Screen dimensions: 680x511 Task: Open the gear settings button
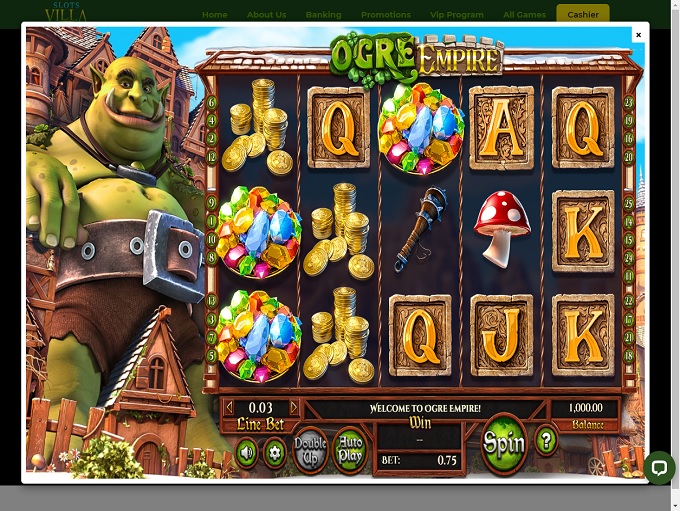coord(275,453)
